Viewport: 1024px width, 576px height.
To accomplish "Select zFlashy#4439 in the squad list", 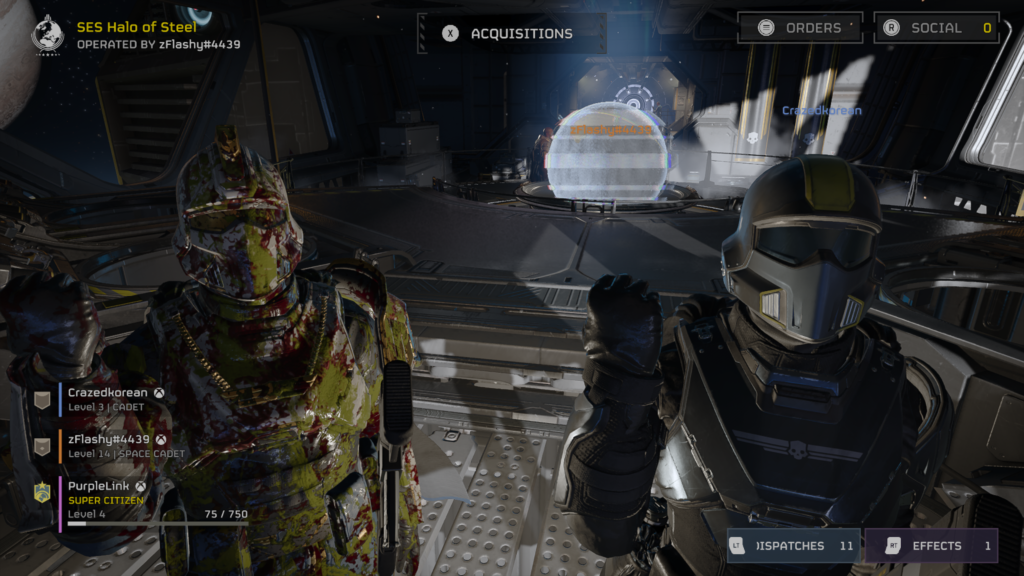I will 108,446.
